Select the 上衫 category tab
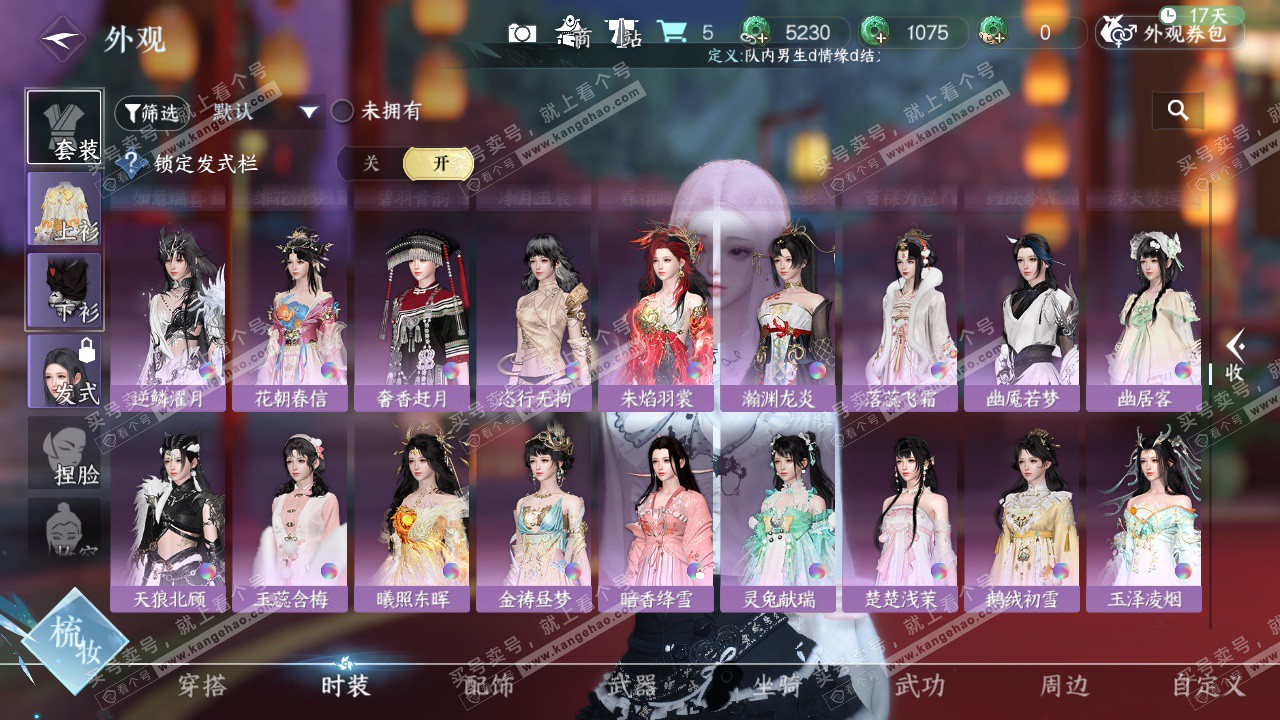This screenshot has width=1280, height=720. coord(64,208)
